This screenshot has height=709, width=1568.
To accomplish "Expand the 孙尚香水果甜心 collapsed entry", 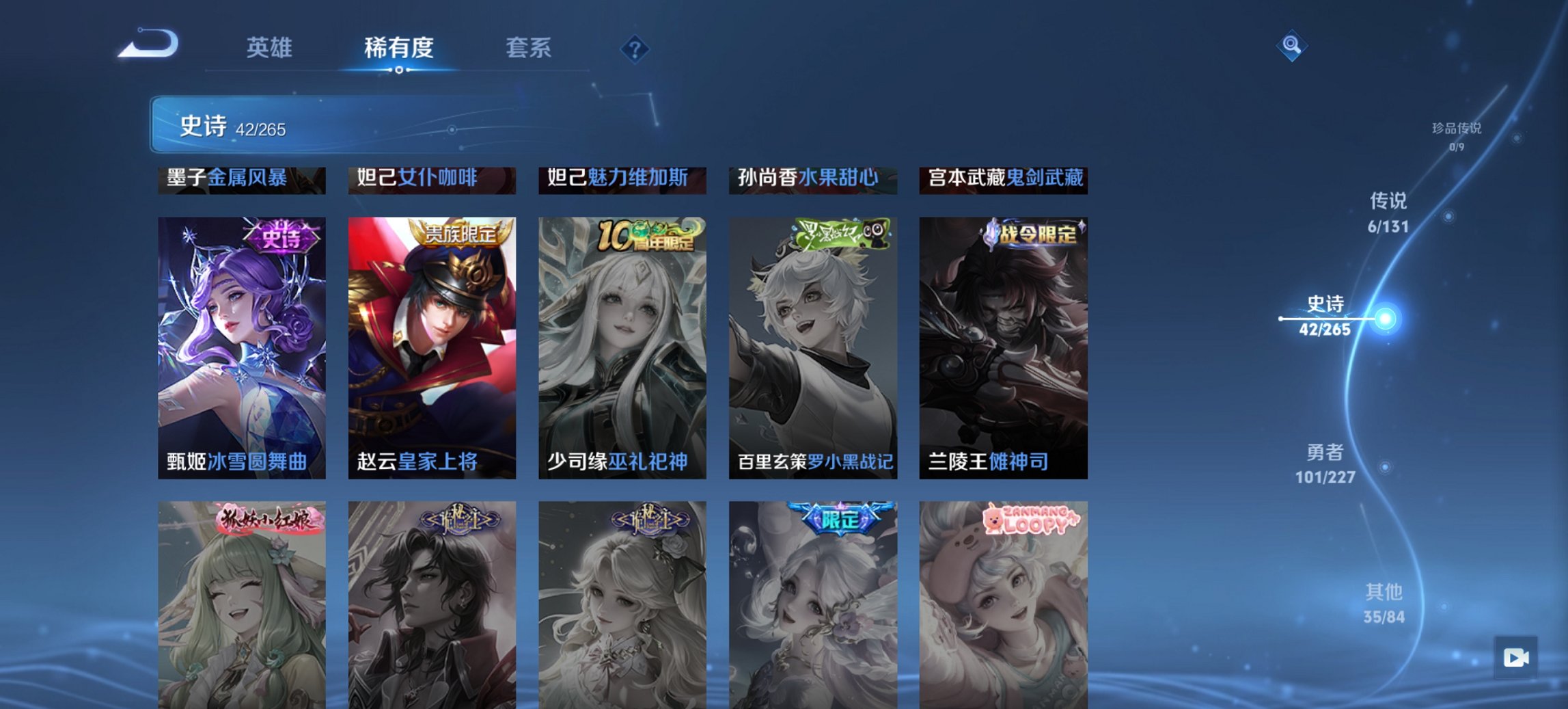I will pyautogui.click(x=814, y=179).
